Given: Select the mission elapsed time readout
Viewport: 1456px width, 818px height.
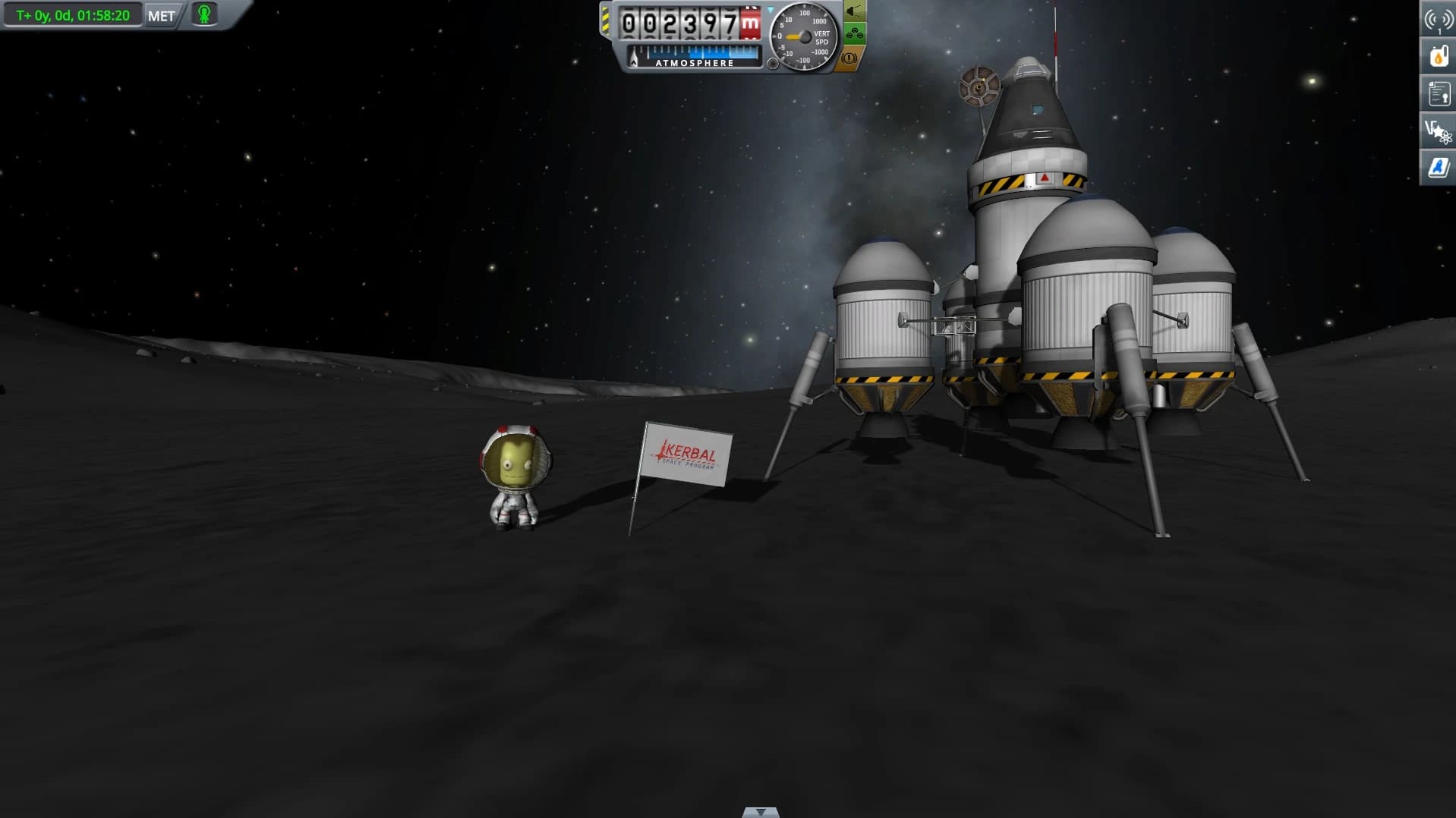Looking at the screenshot, I should click(x=72, y=14).
